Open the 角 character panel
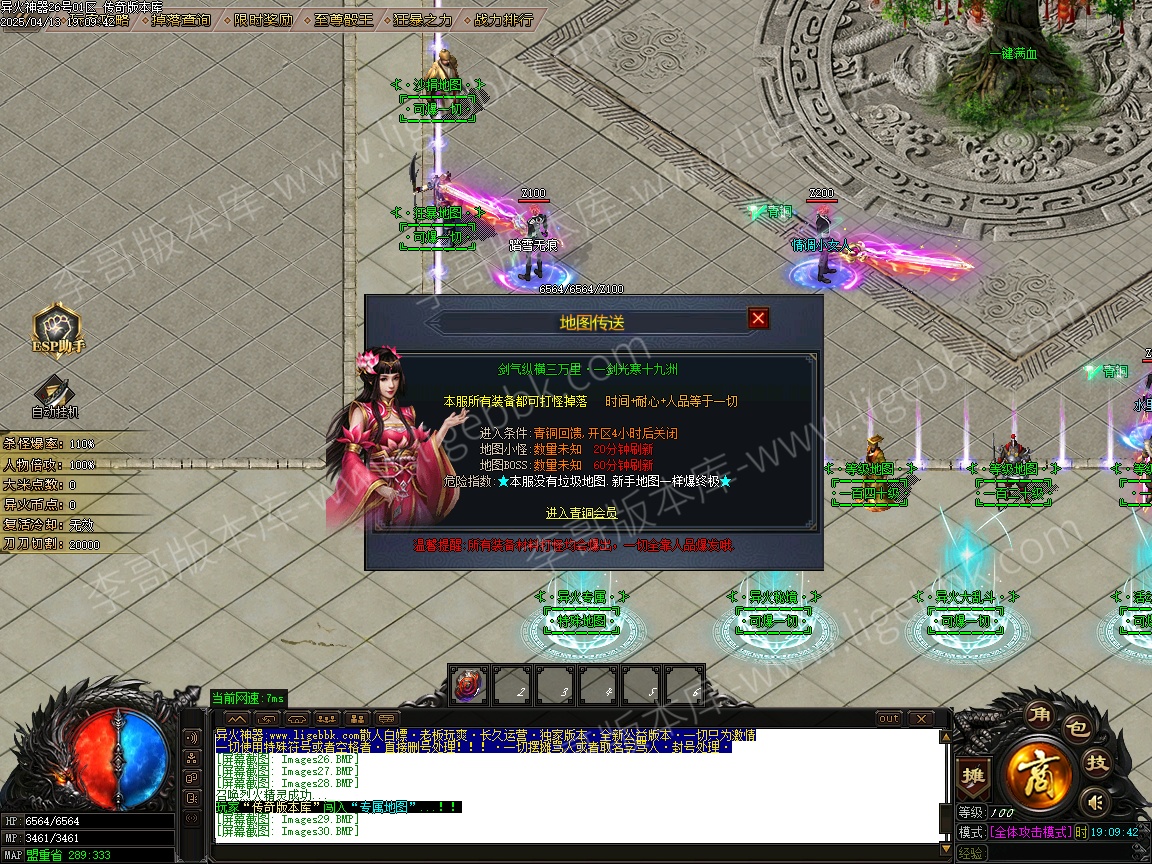The height and width of the screenshot is (864, 1152). pos(1037,717)
